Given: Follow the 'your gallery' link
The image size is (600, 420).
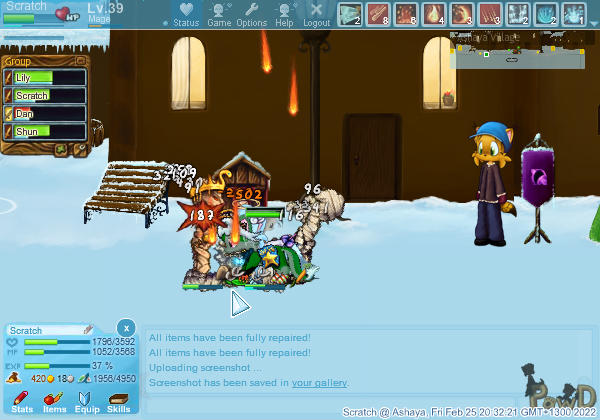Looking at the screenshot, I should click(320, 383).
